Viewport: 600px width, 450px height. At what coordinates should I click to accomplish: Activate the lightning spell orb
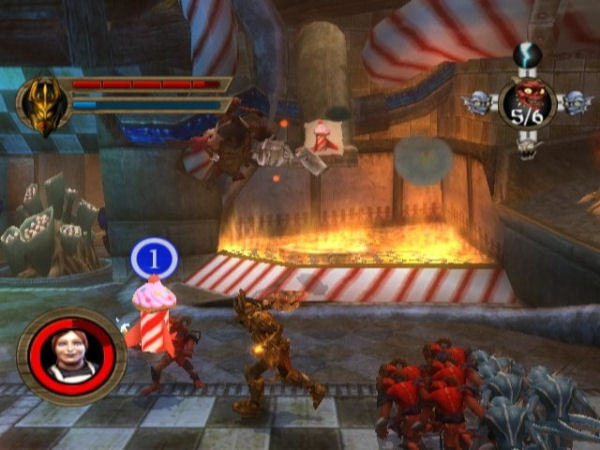[528, 55]
